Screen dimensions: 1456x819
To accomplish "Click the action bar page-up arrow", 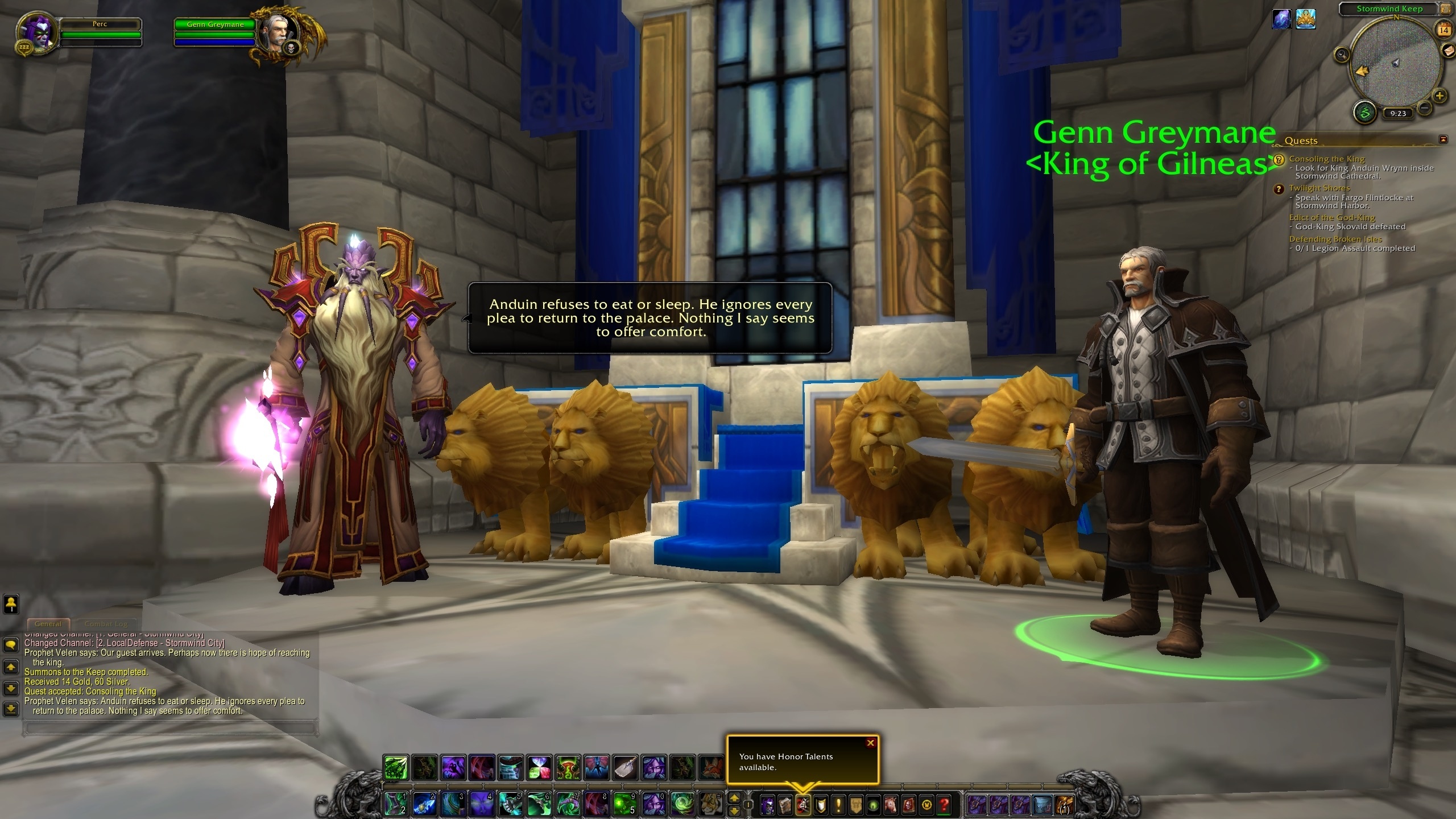I will [734, 796].
